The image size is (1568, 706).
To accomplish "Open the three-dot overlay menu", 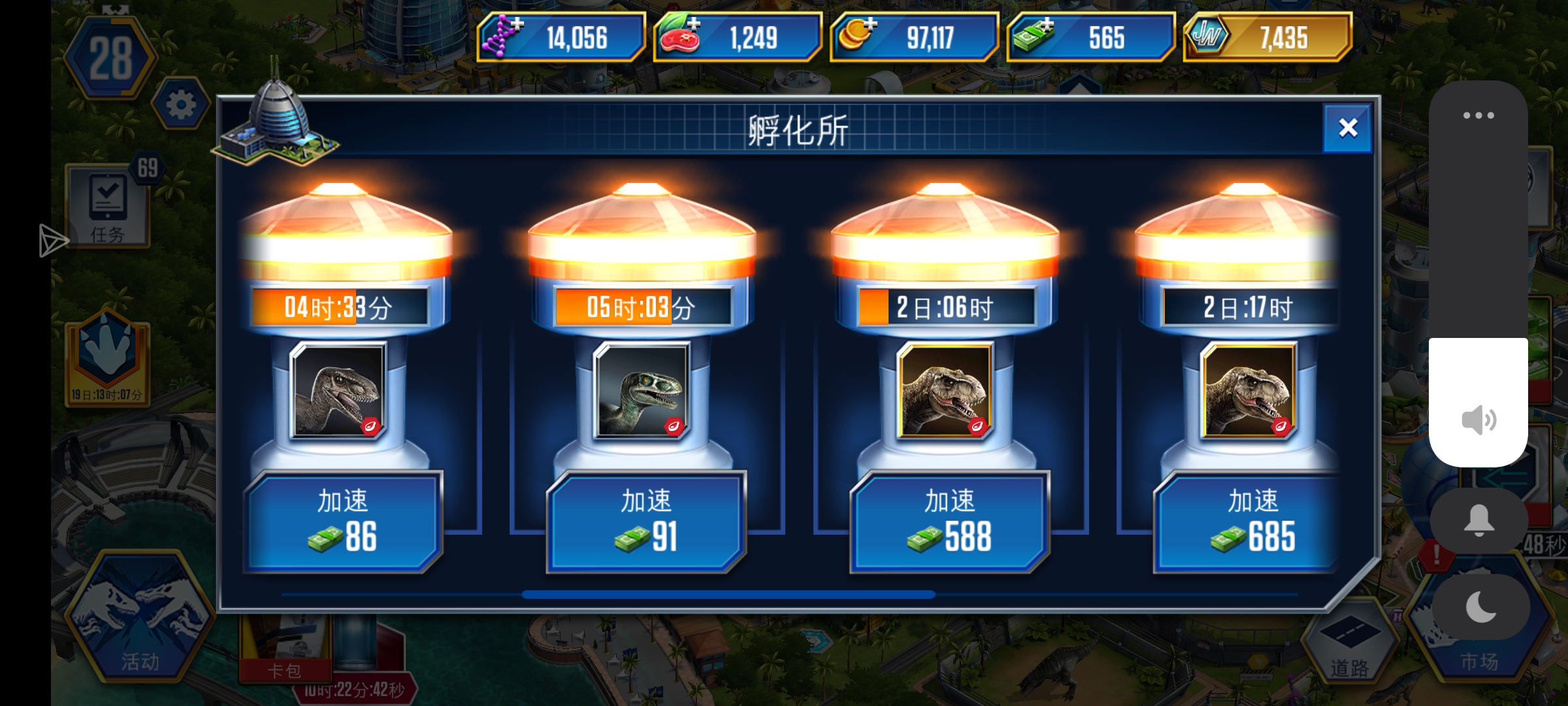I will pos(1479,114).
